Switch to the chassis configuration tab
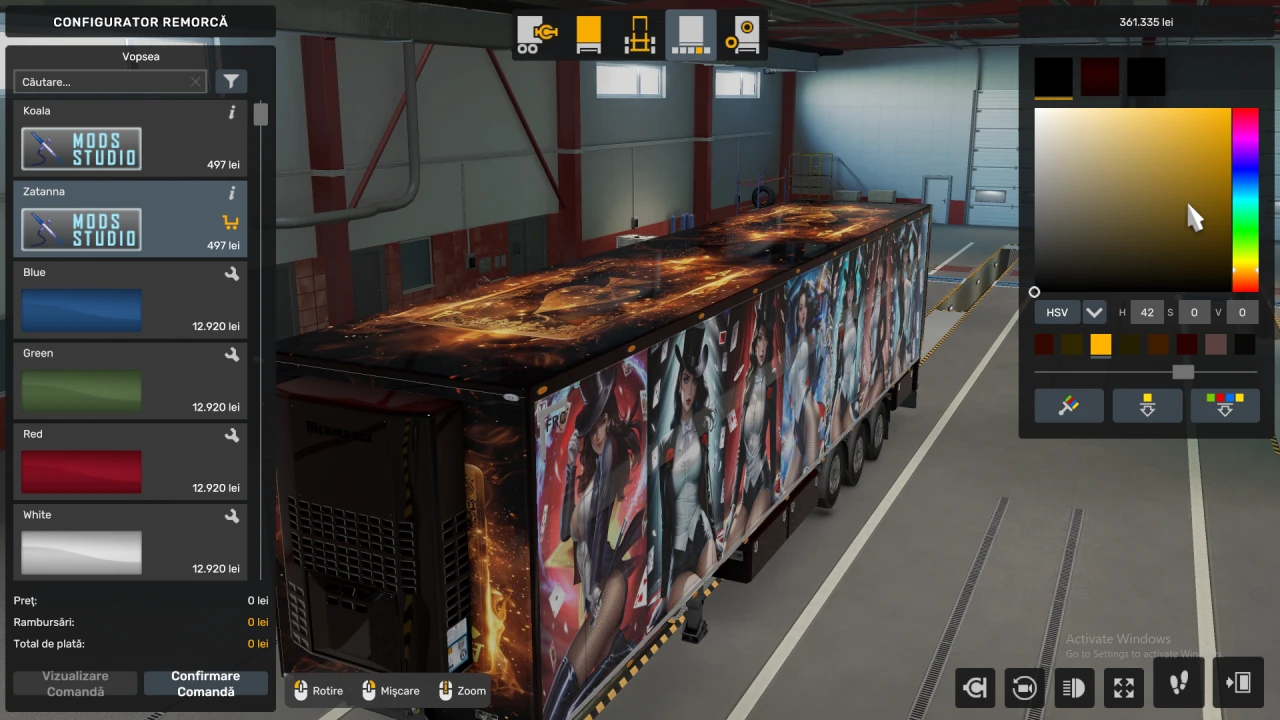 tap(640, 35)
